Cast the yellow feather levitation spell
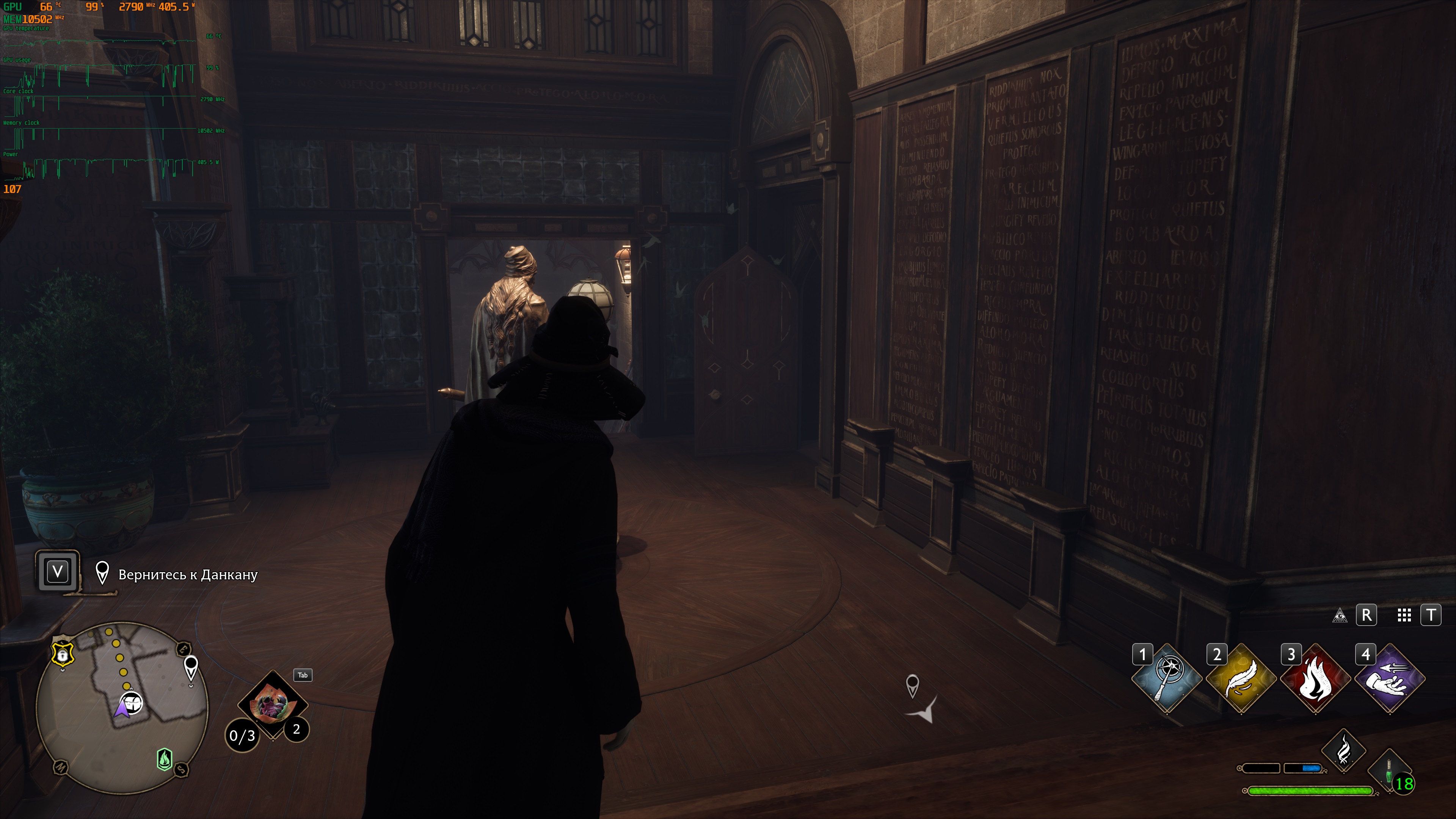The width and height of the screenshot is (1456, 819). [x=1241, y=678]
